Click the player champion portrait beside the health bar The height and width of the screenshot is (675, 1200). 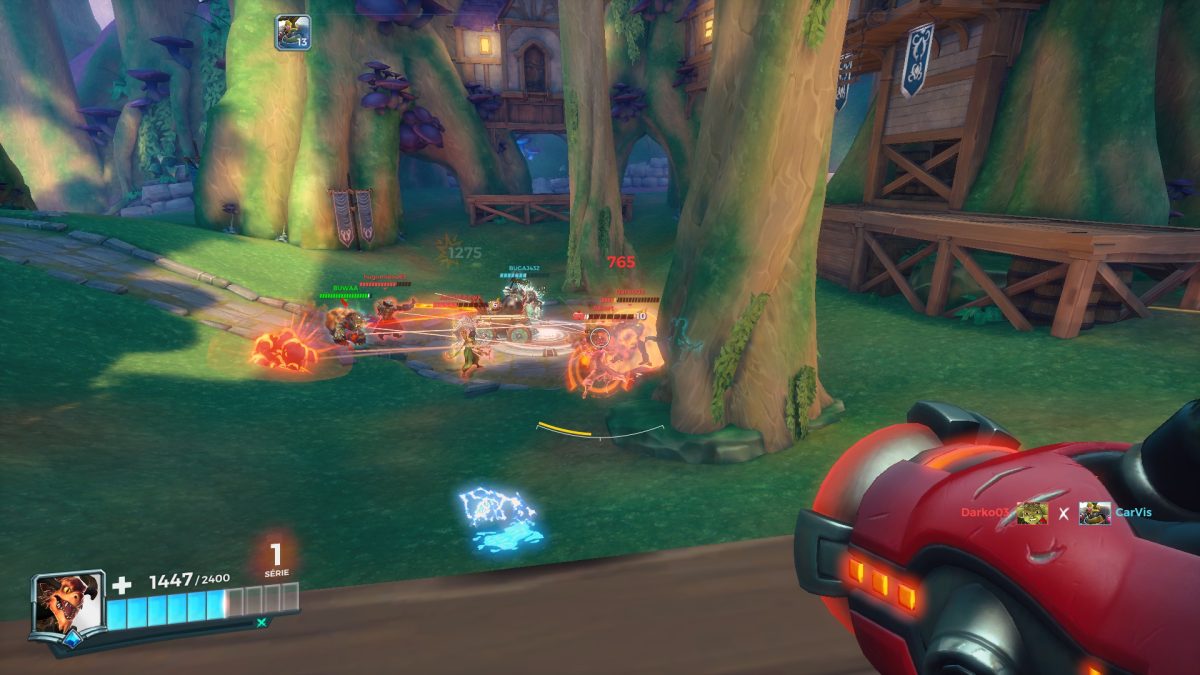tap(68, 603)
